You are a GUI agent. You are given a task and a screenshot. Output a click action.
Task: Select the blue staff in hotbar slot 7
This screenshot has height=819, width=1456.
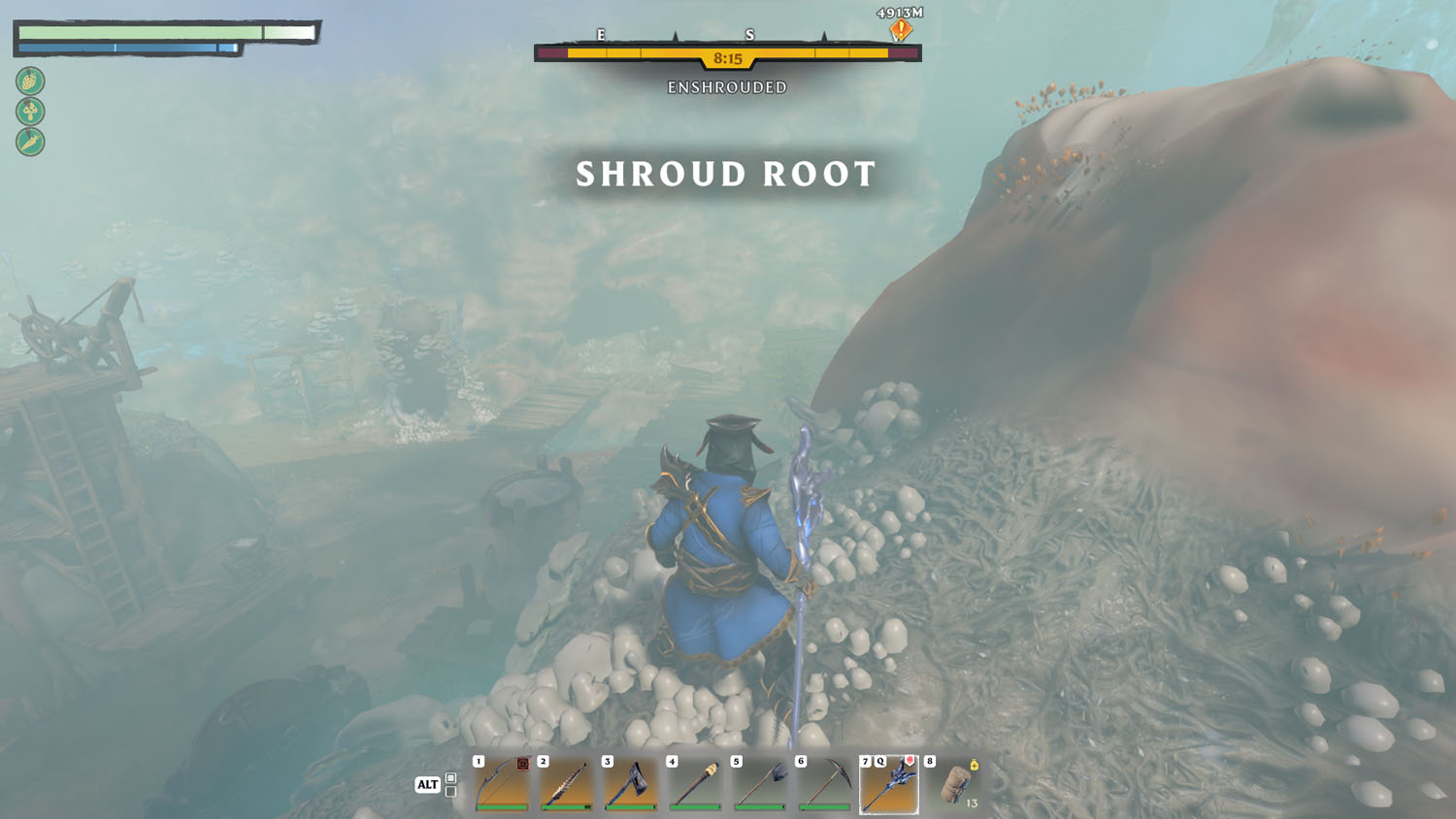889,783
